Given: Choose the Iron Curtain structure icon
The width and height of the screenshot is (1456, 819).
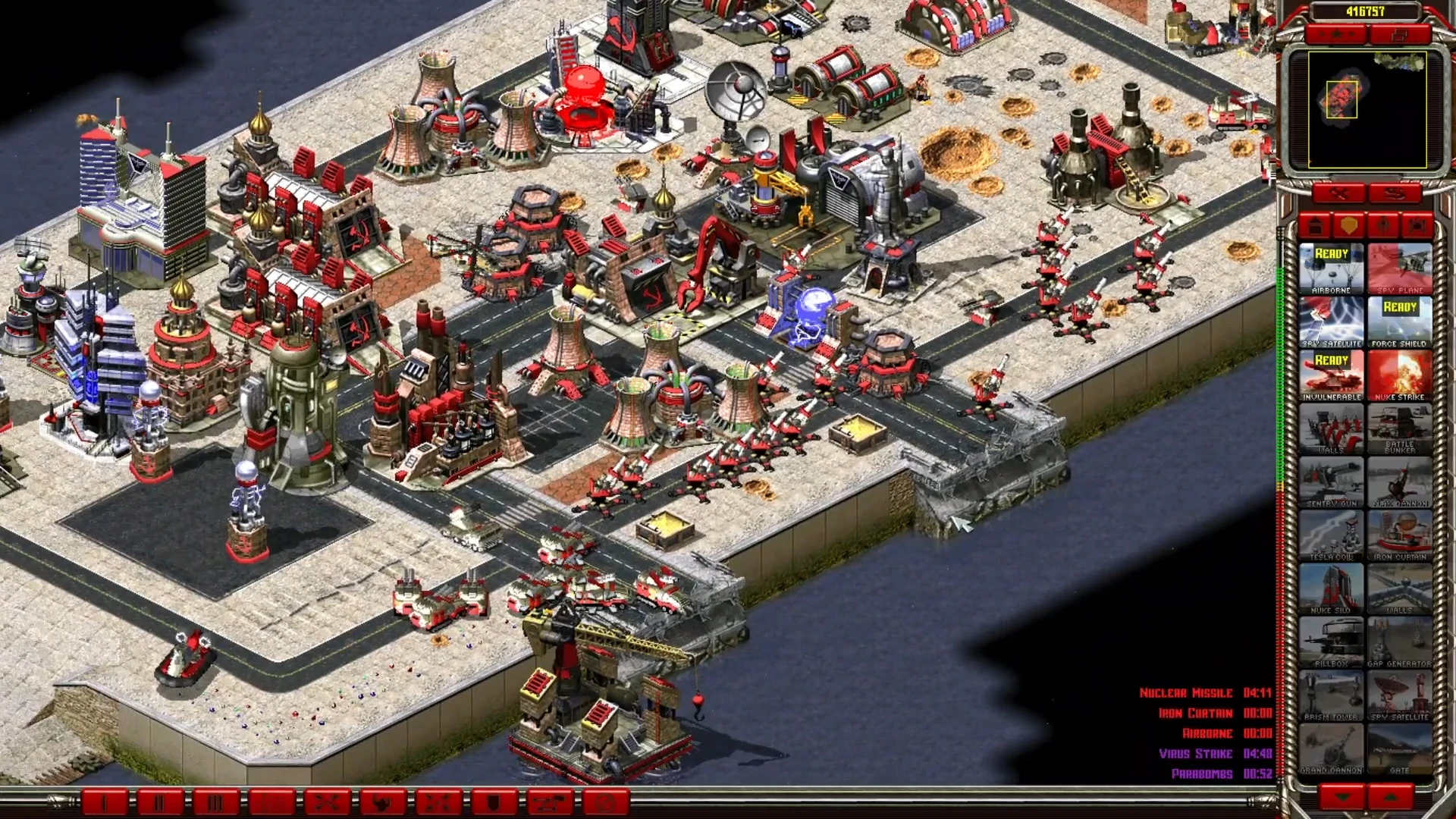Looking at the screenshot, I should tap(1399, 535).
